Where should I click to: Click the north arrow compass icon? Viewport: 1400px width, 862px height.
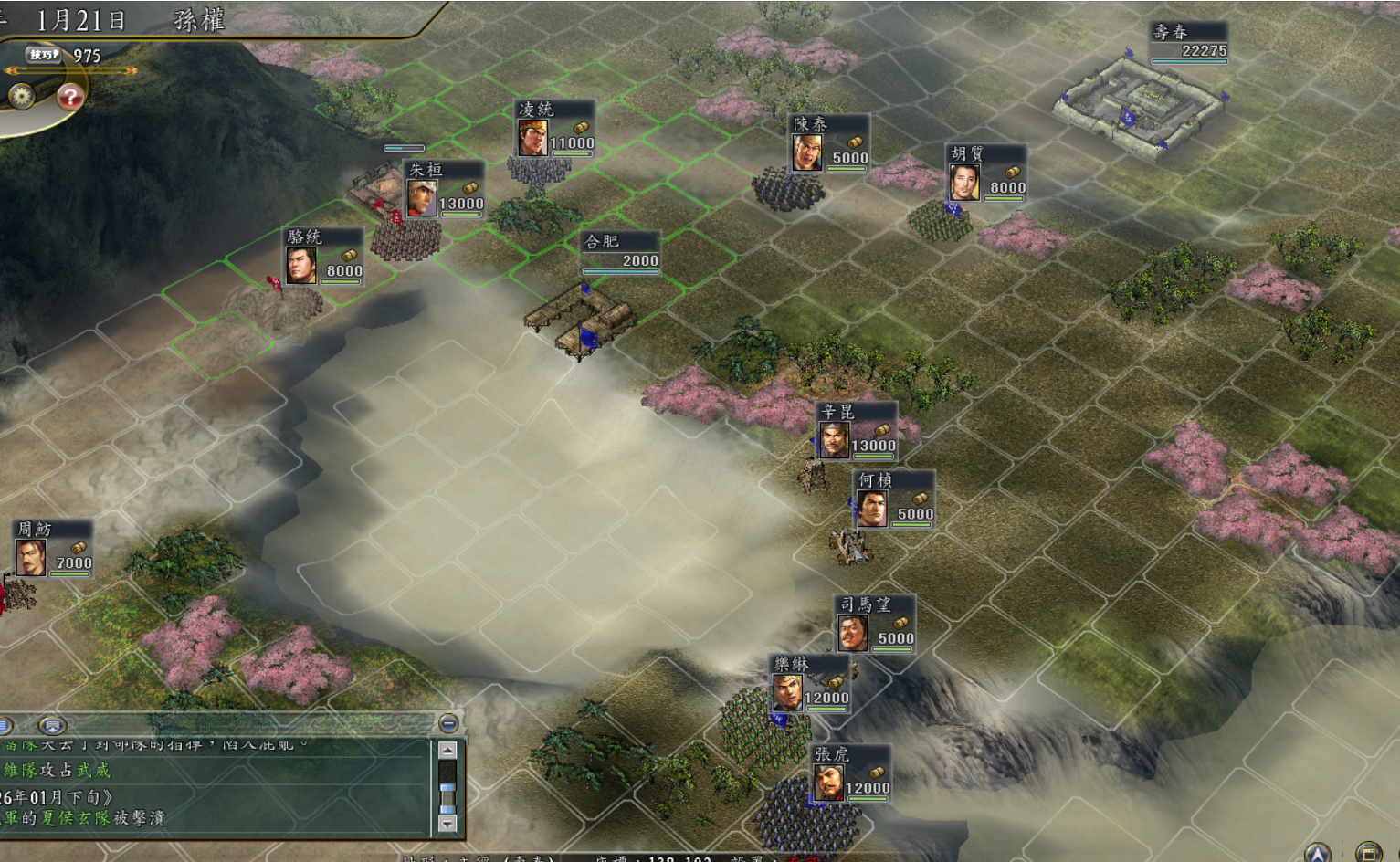[x=1318, y=854]
